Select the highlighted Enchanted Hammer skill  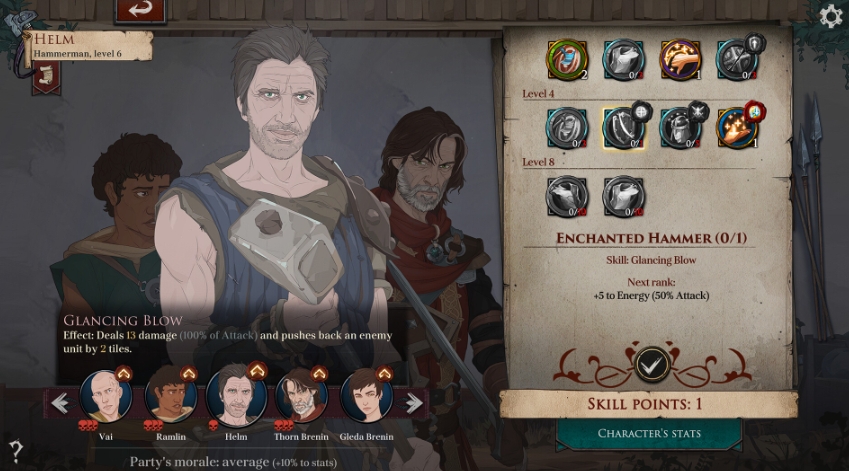[622, 127]
